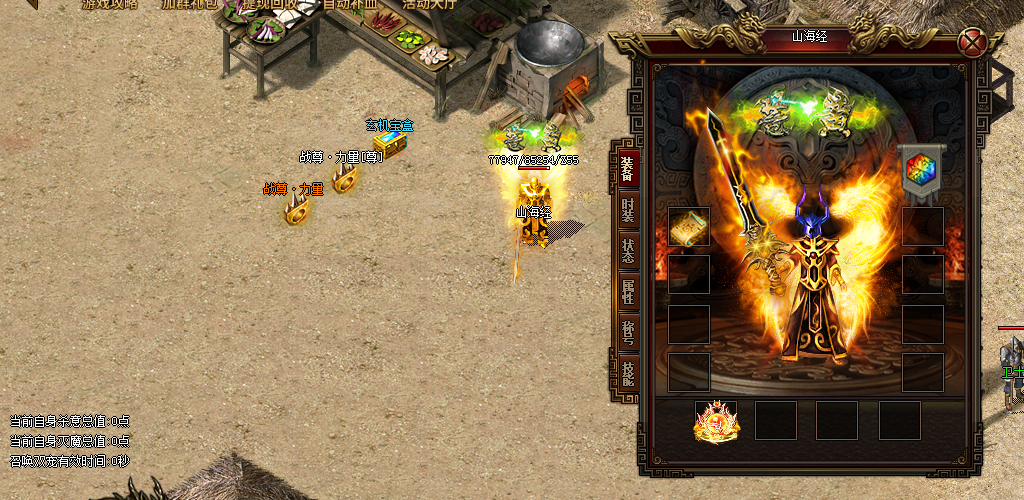Show the 状态 status tab
The width and height of the screenshot is (1024, 500).
[x=627, y=251]
